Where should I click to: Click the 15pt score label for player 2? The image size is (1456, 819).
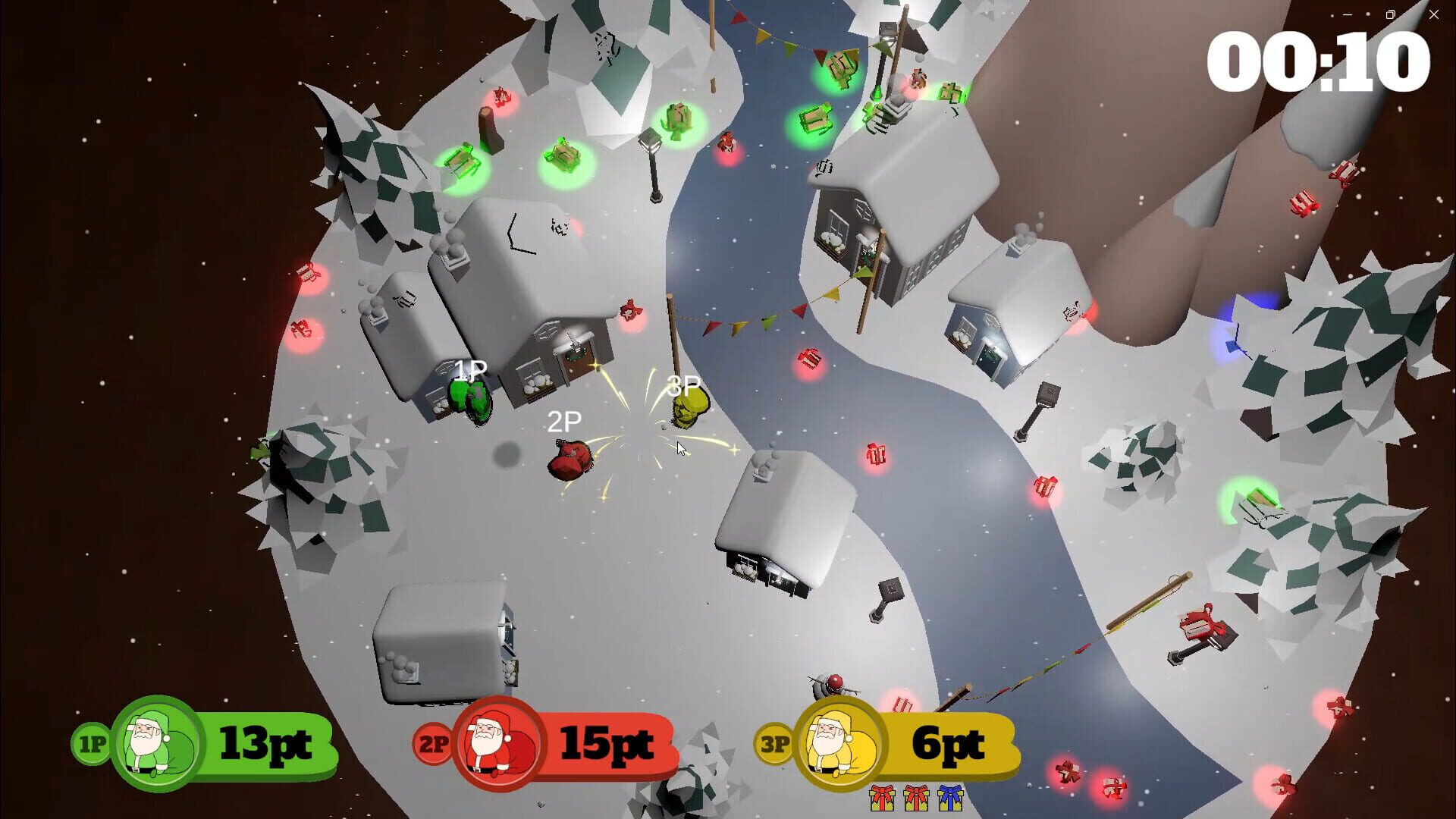tap(609, 743)
